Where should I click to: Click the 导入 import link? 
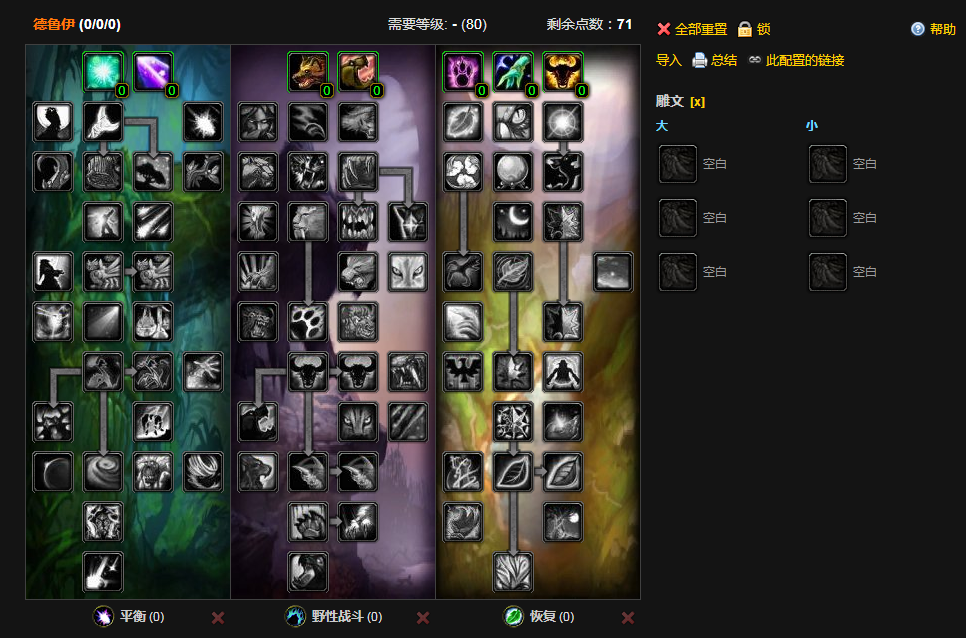668,60
